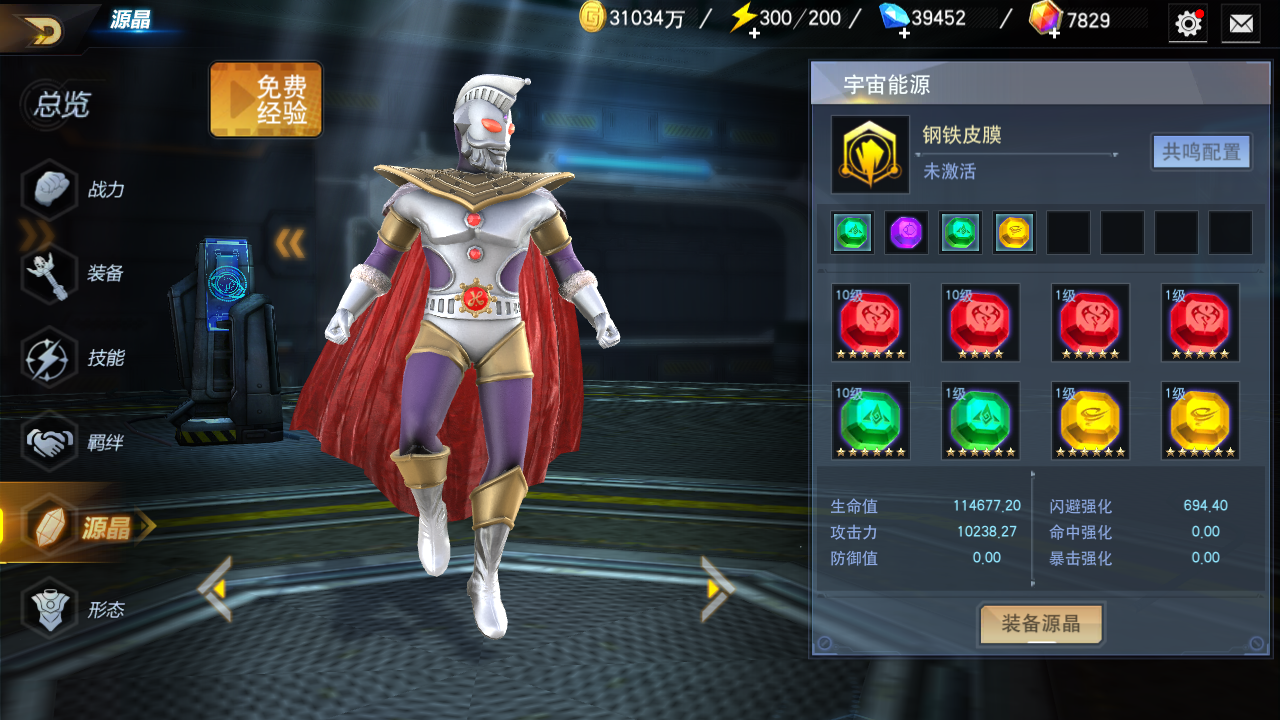Claim the 免费经验 free experience
Image resolution: width=1280 pixels, height=720 pixels.
coord(266,99)
